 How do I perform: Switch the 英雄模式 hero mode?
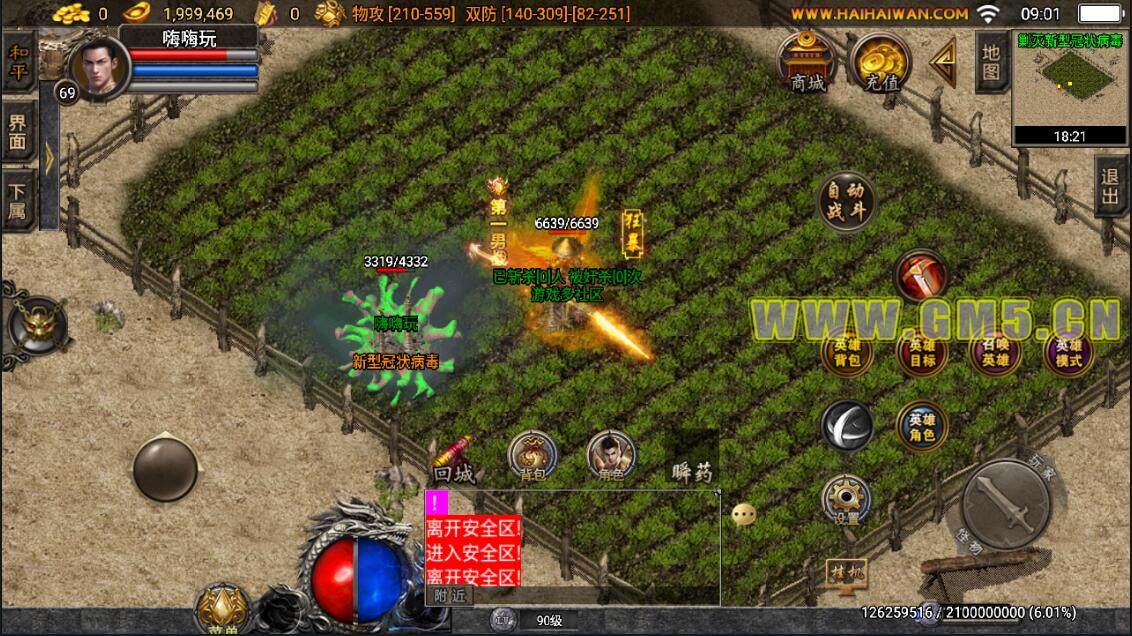[x=1068, y=352]
